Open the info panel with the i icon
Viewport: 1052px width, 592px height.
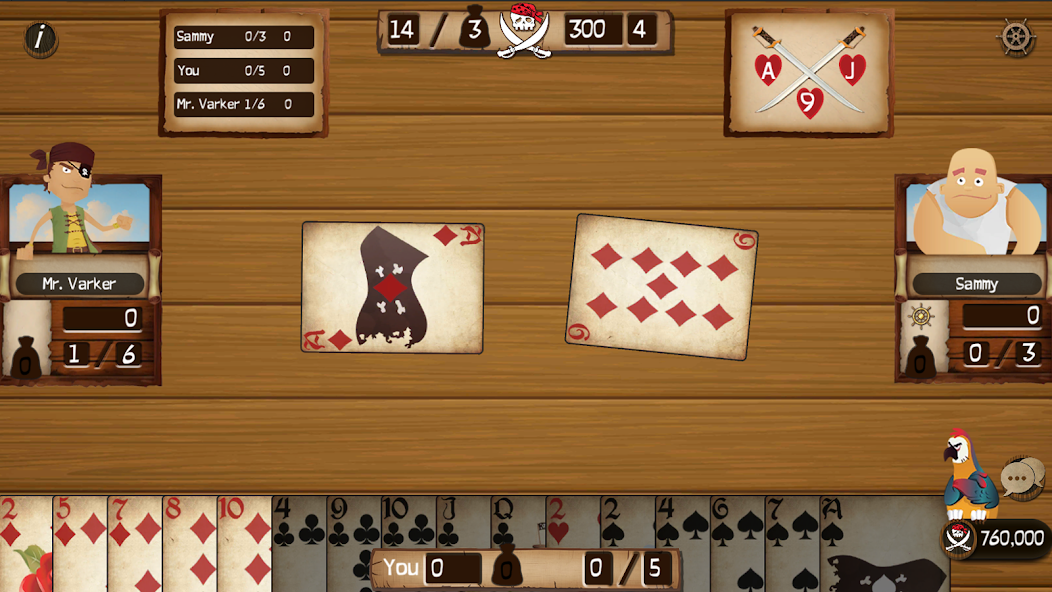point(40,39)
